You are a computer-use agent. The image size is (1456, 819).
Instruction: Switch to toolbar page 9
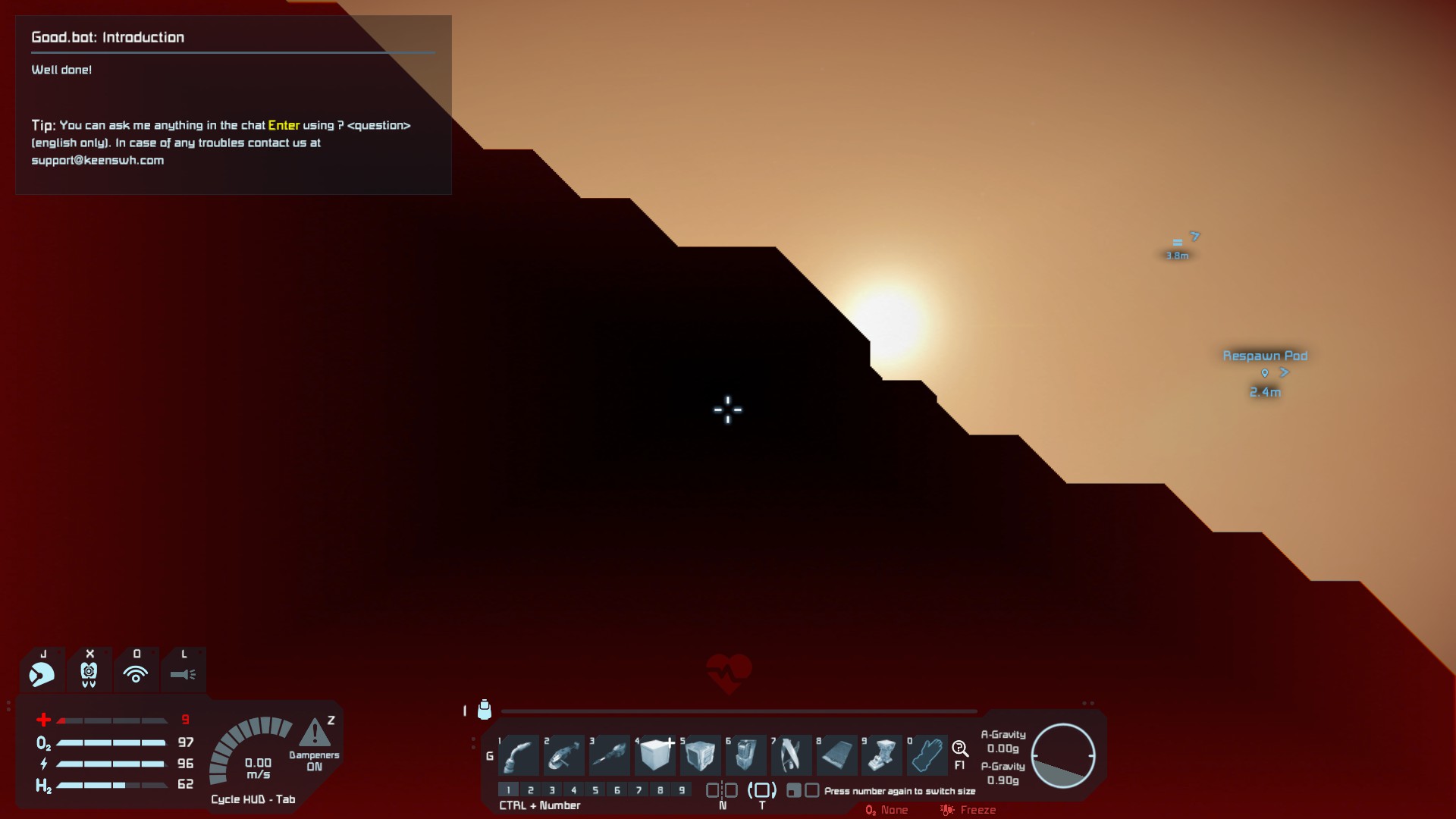[x=682, y=790]
